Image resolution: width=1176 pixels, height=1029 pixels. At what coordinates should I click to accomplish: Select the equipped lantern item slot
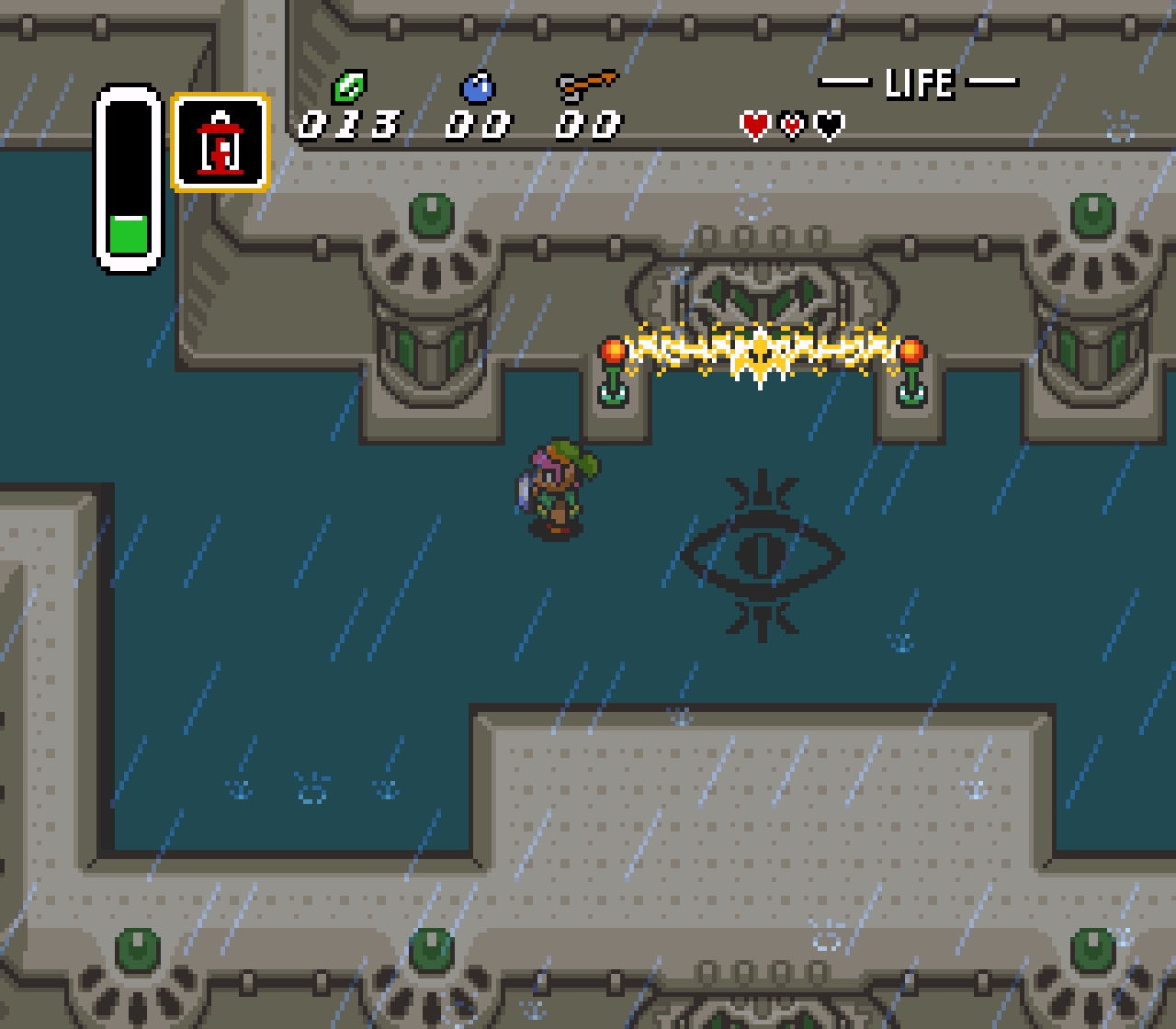click(220, 142)
